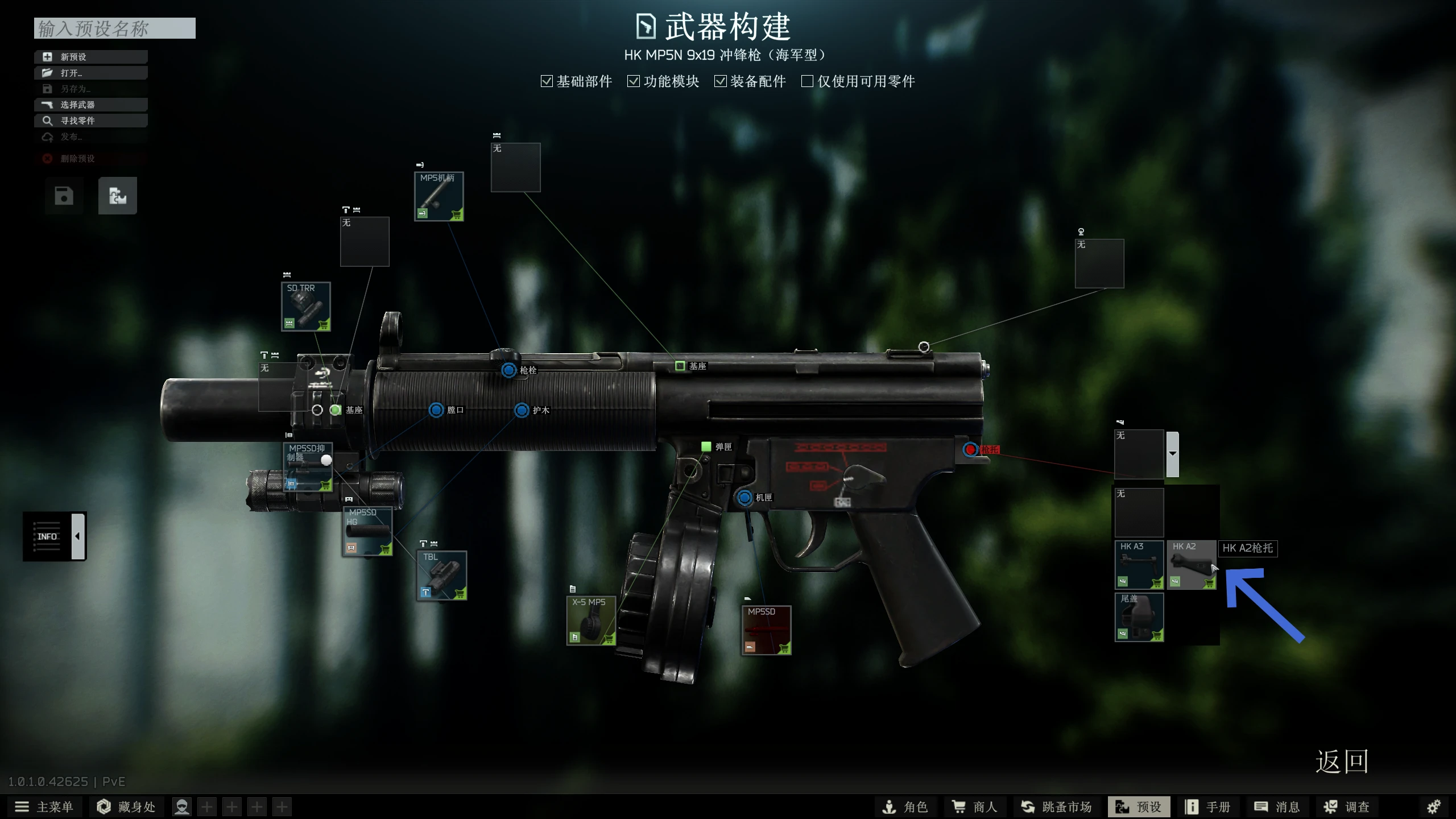This screenshot has height=819, width=1456.
Task: Select the HK A3 stock option
Action: (x=1139, y=565)
